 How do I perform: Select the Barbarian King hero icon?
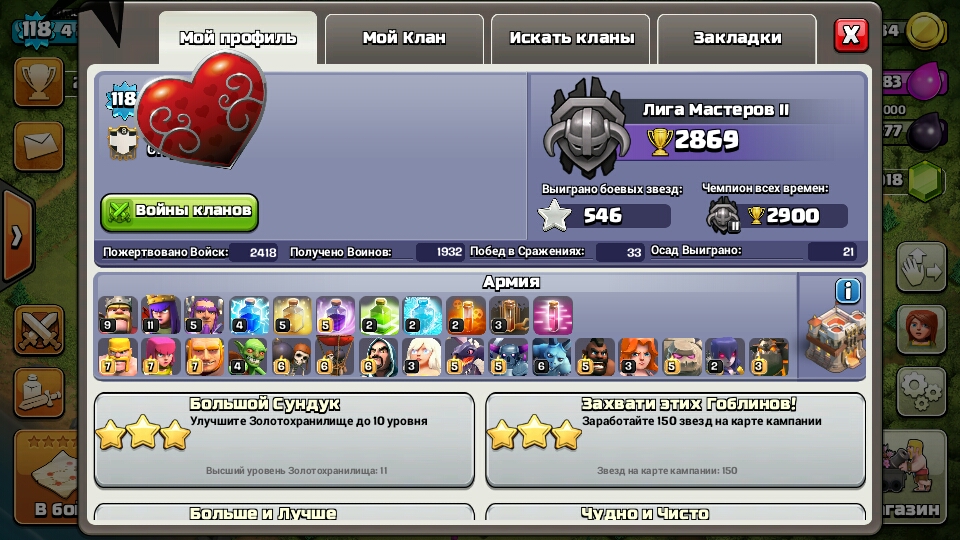pos(117,314)
